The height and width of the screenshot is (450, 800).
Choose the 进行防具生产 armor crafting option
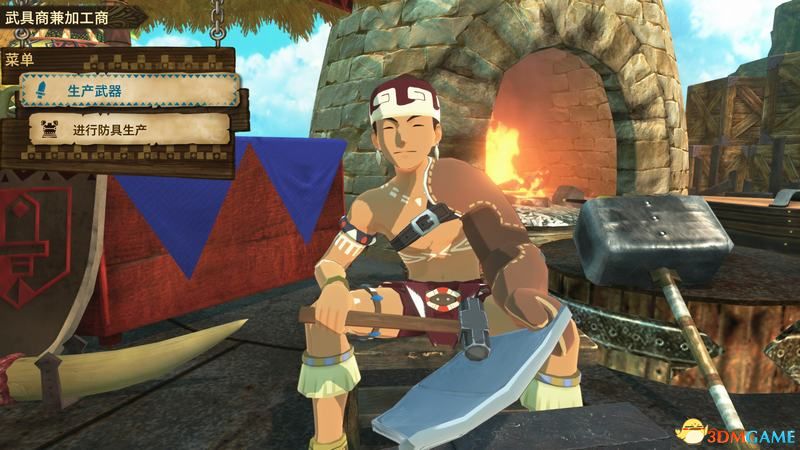127,129
